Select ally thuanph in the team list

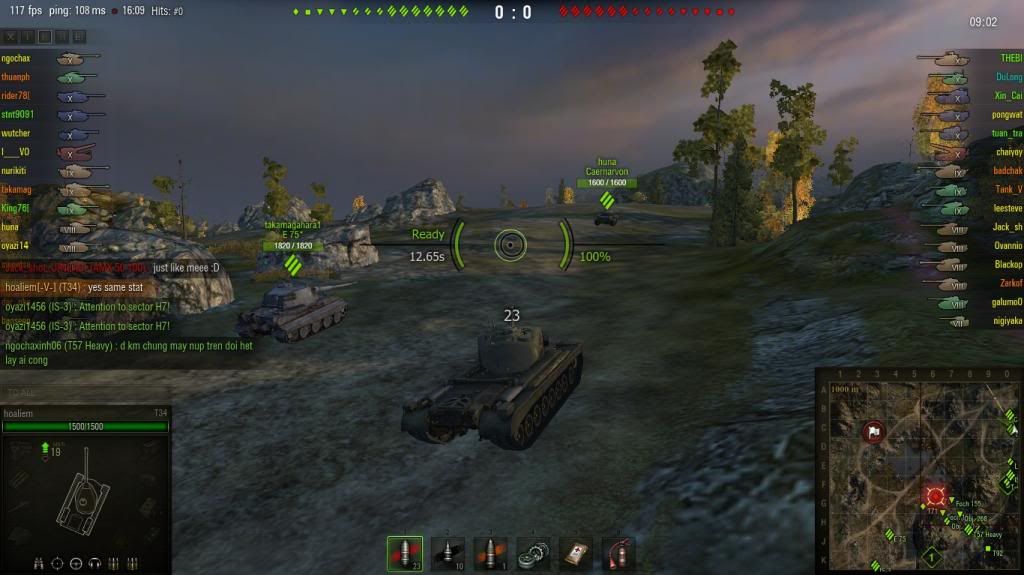(16, 77)
